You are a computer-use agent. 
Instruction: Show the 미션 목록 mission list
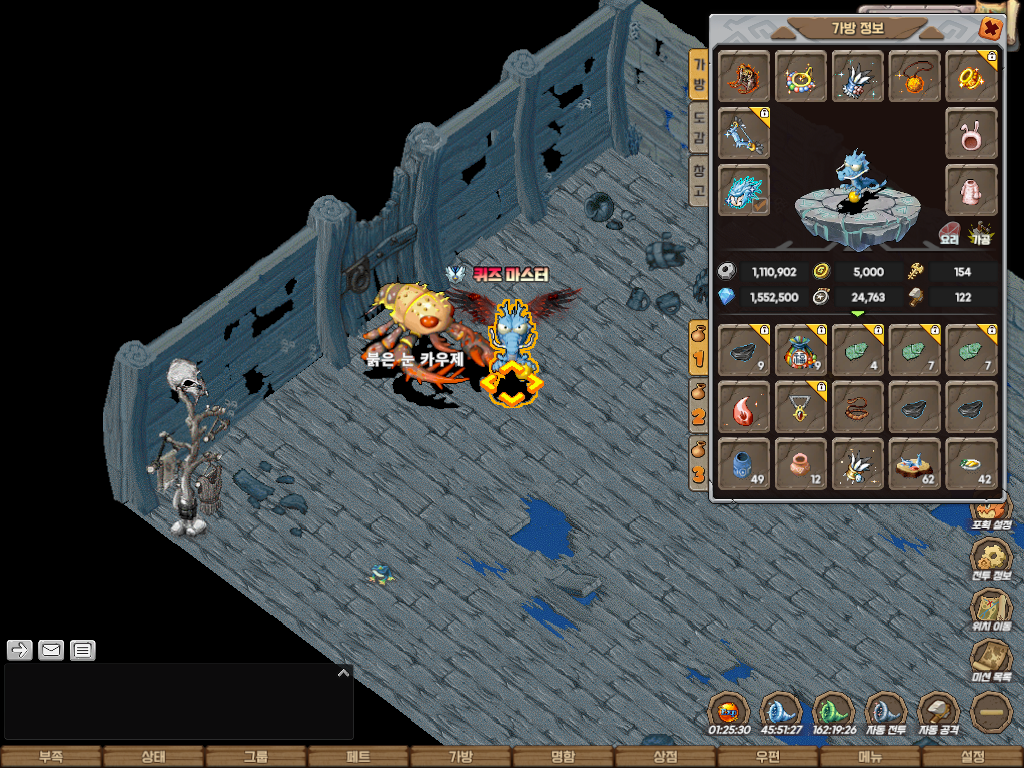[992, 660]
